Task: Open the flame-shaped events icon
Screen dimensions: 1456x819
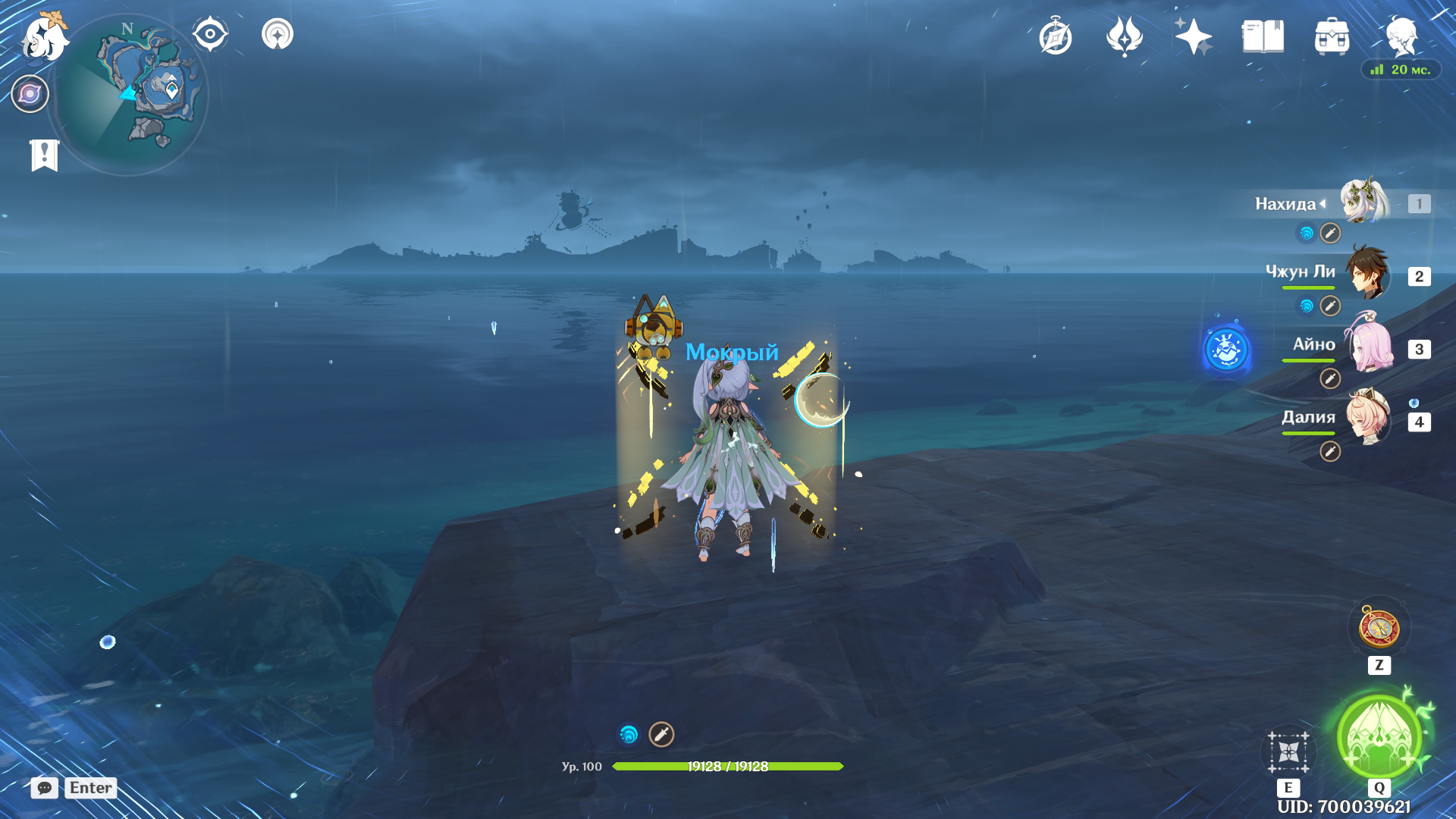Action: (1125, 36)
